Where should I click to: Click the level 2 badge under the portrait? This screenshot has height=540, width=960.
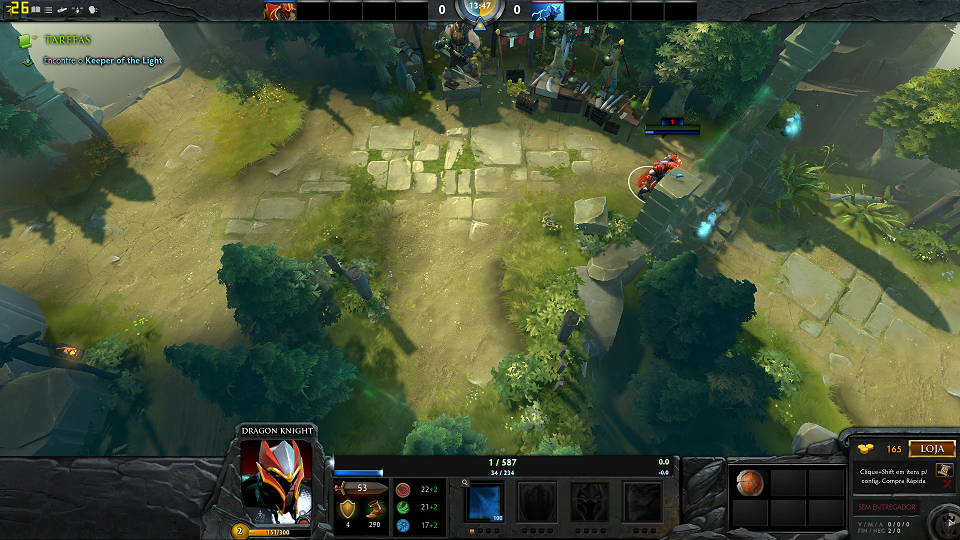[240, 531]
